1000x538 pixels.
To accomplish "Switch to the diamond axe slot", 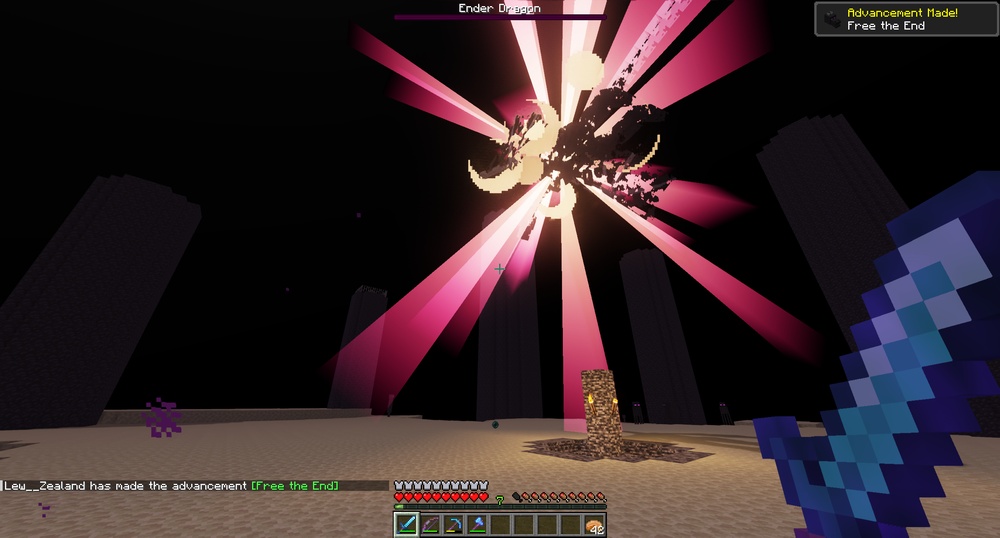I will 476,524.
